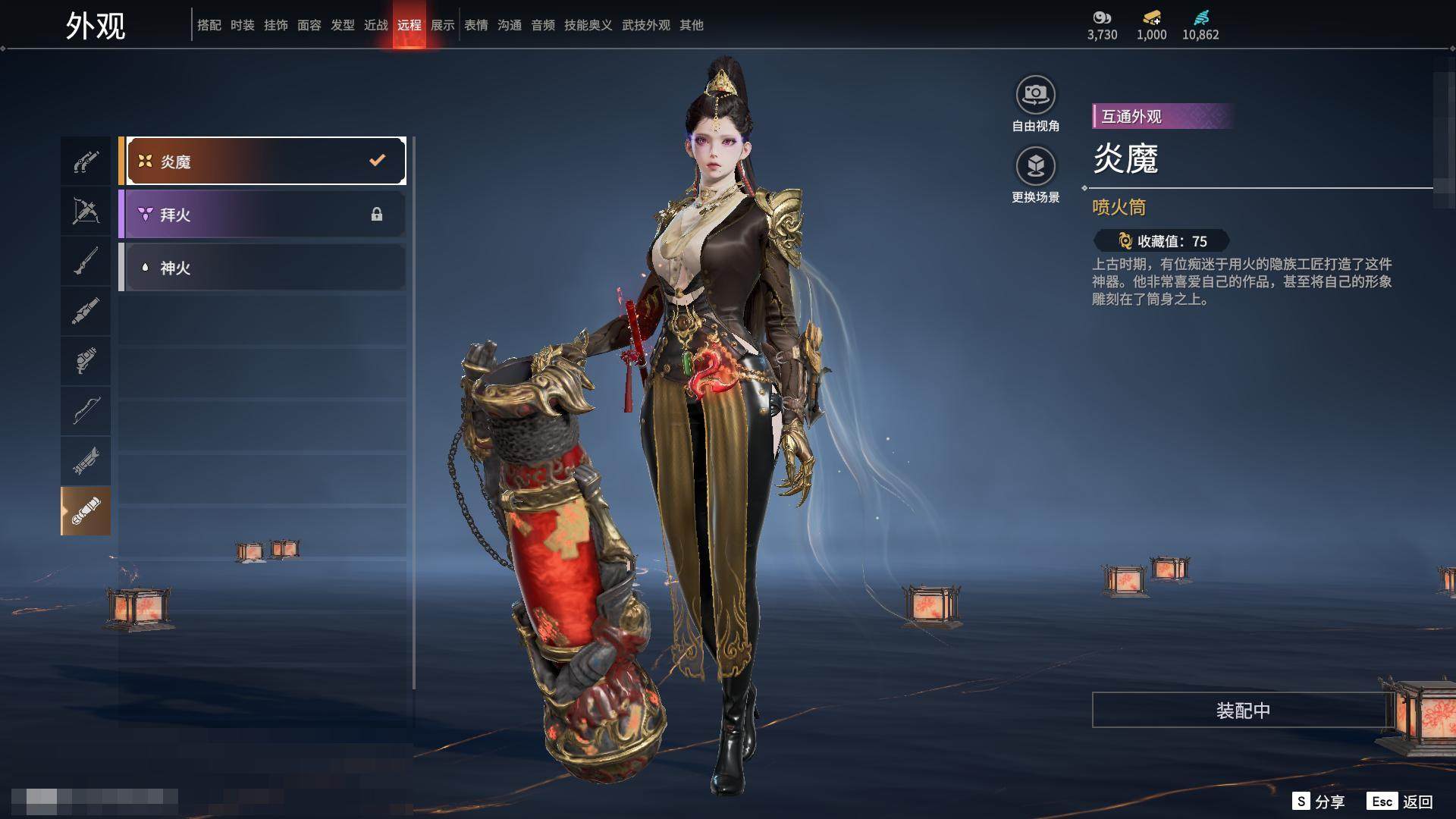Switch to the 近战 tab
This screenshot has height=819, width=1456.
[376, 25]
